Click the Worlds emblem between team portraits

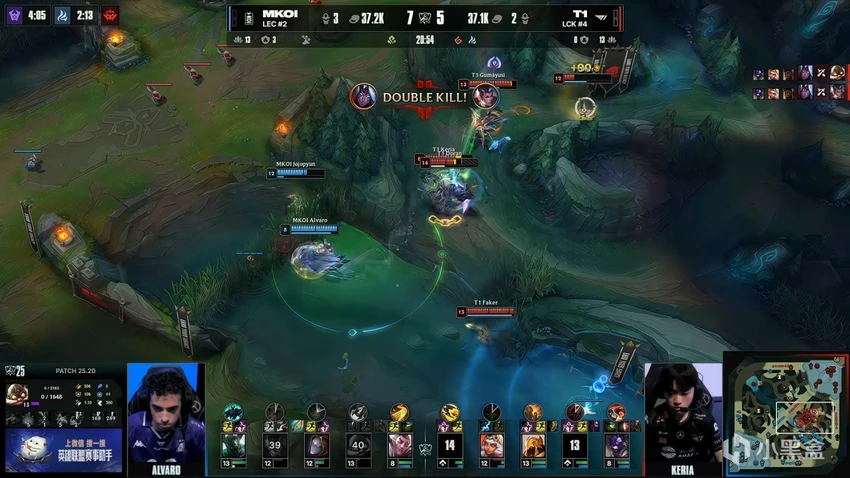(x=425, y=446)
